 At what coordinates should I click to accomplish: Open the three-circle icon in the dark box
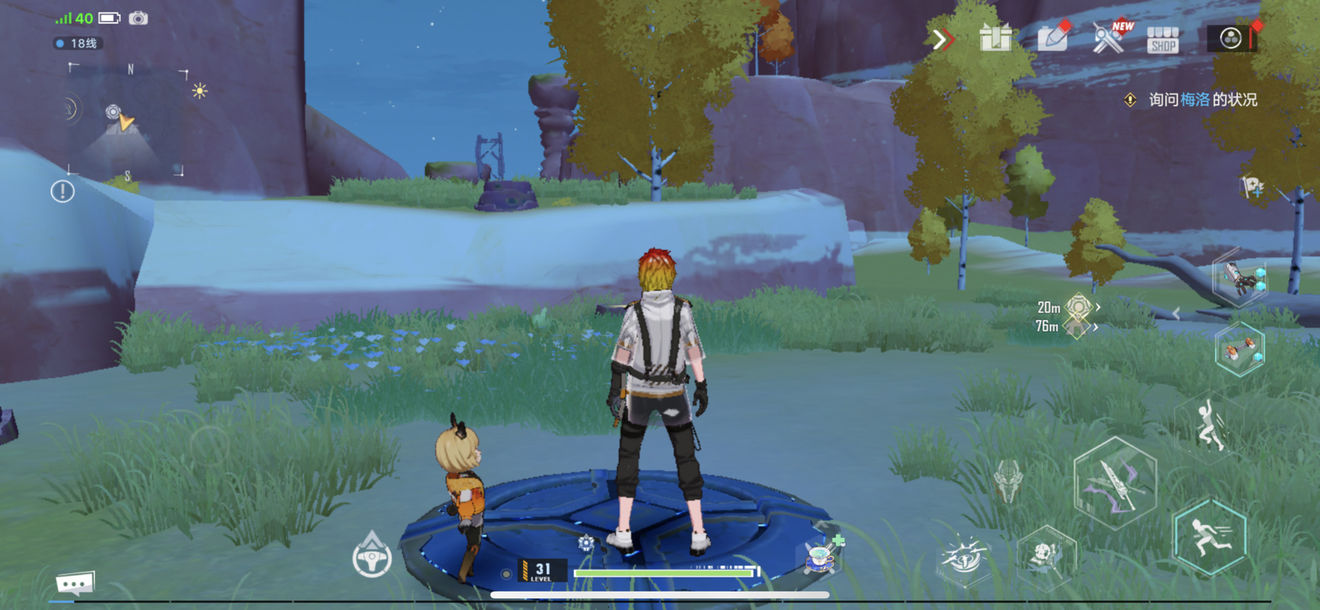tap(1231, 38)
